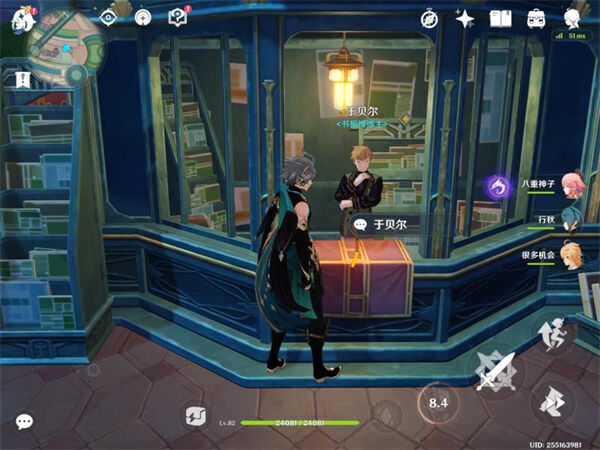Activate the purple swirl skill icon
This screenshot has width=600, height=450.
click(x=499, y=186)
